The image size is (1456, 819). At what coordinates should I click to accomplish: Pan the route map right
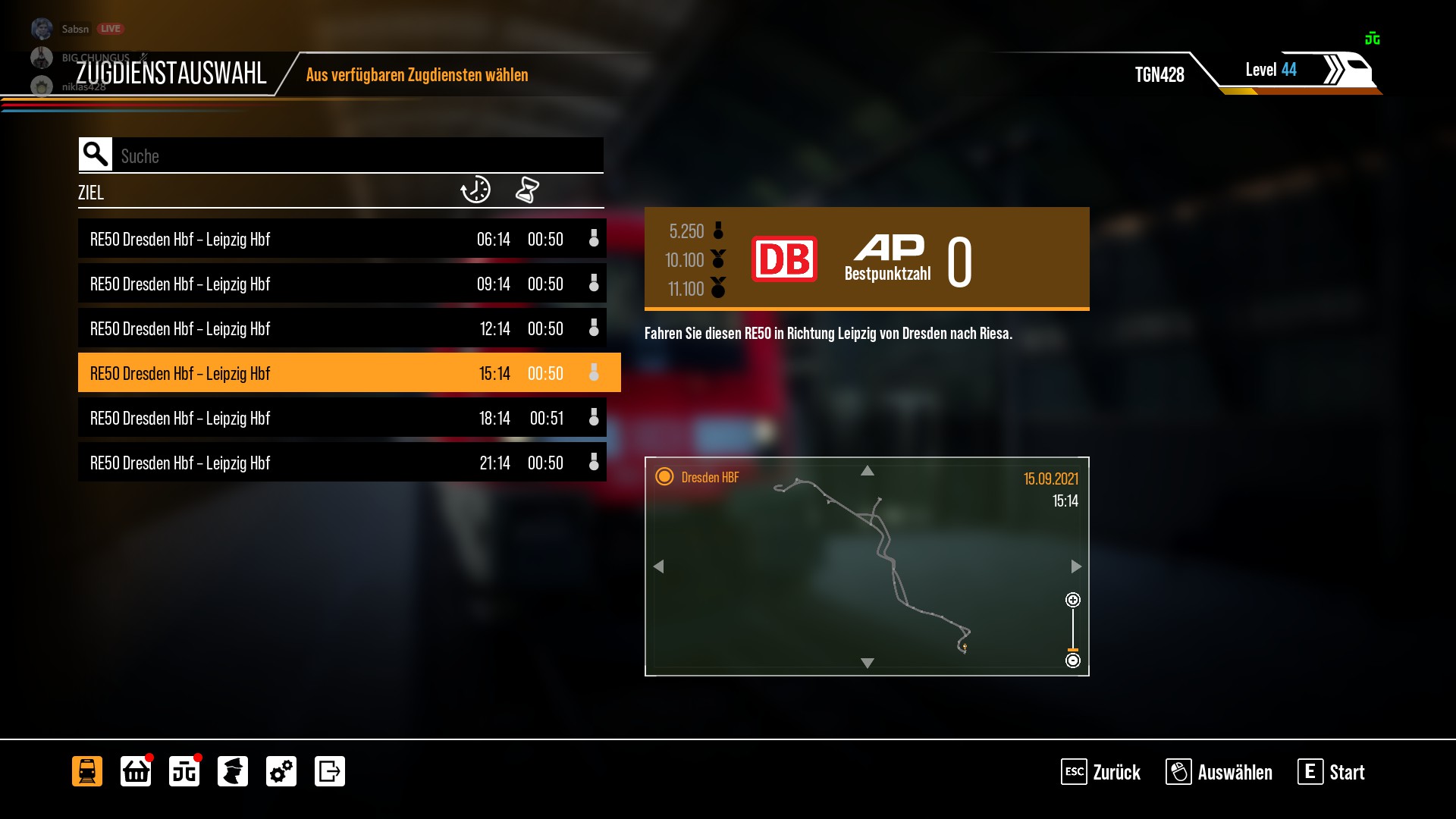tap(1075, 566)
